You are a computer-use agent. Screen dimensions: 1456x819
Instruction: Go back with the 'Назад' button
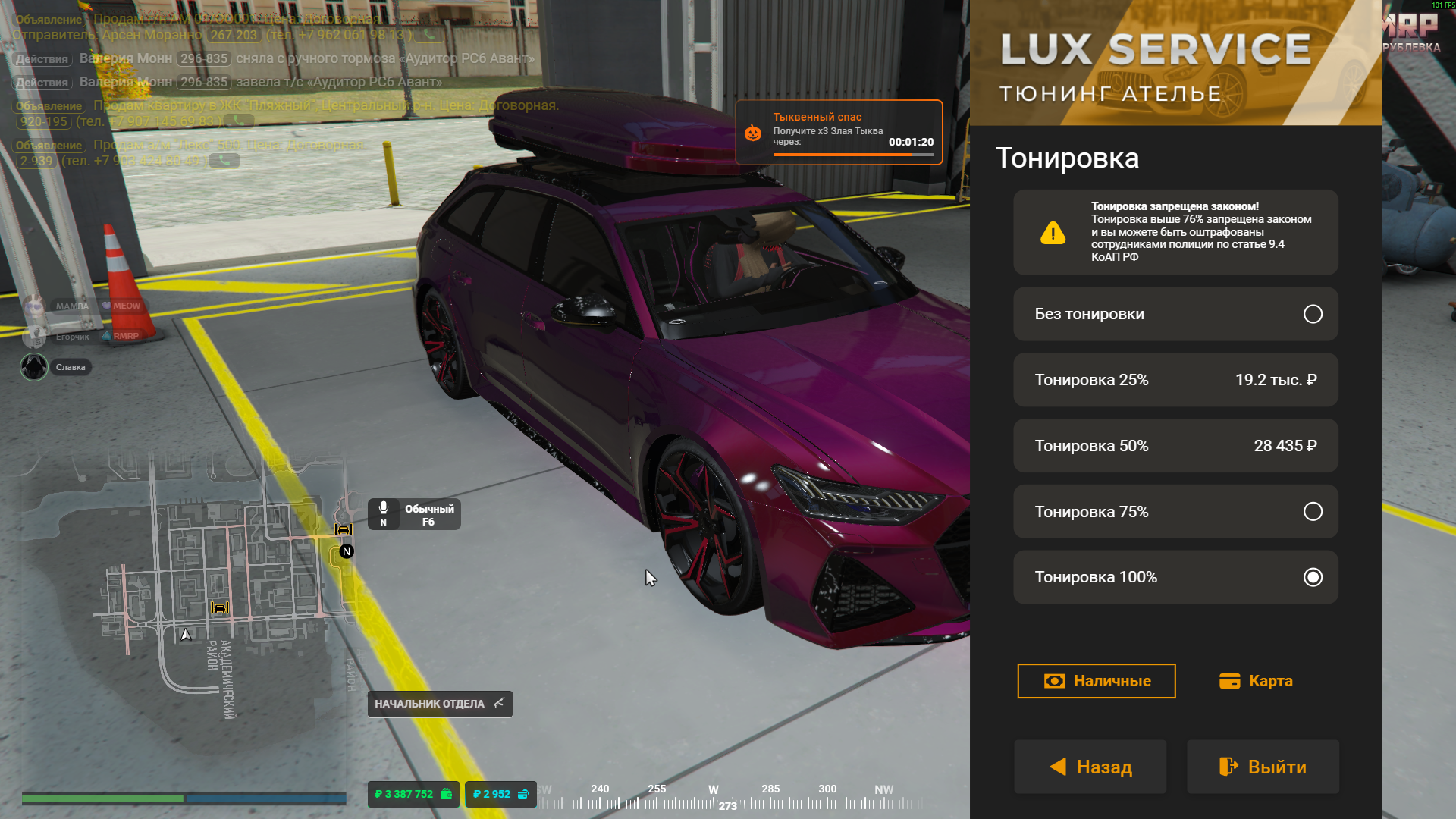point(1090,767)
